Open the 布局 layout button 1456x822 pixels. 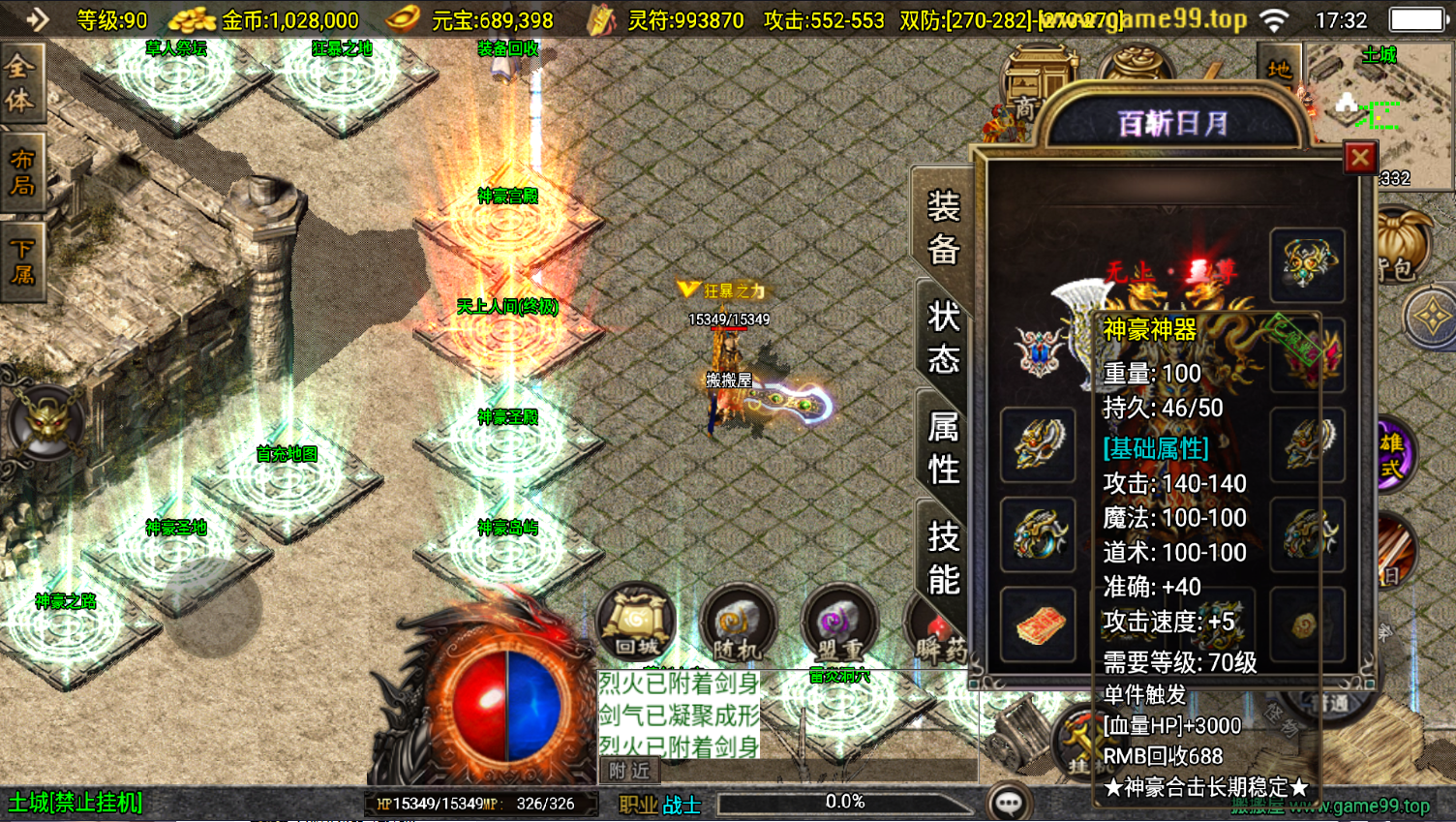(x=20, y=171)
